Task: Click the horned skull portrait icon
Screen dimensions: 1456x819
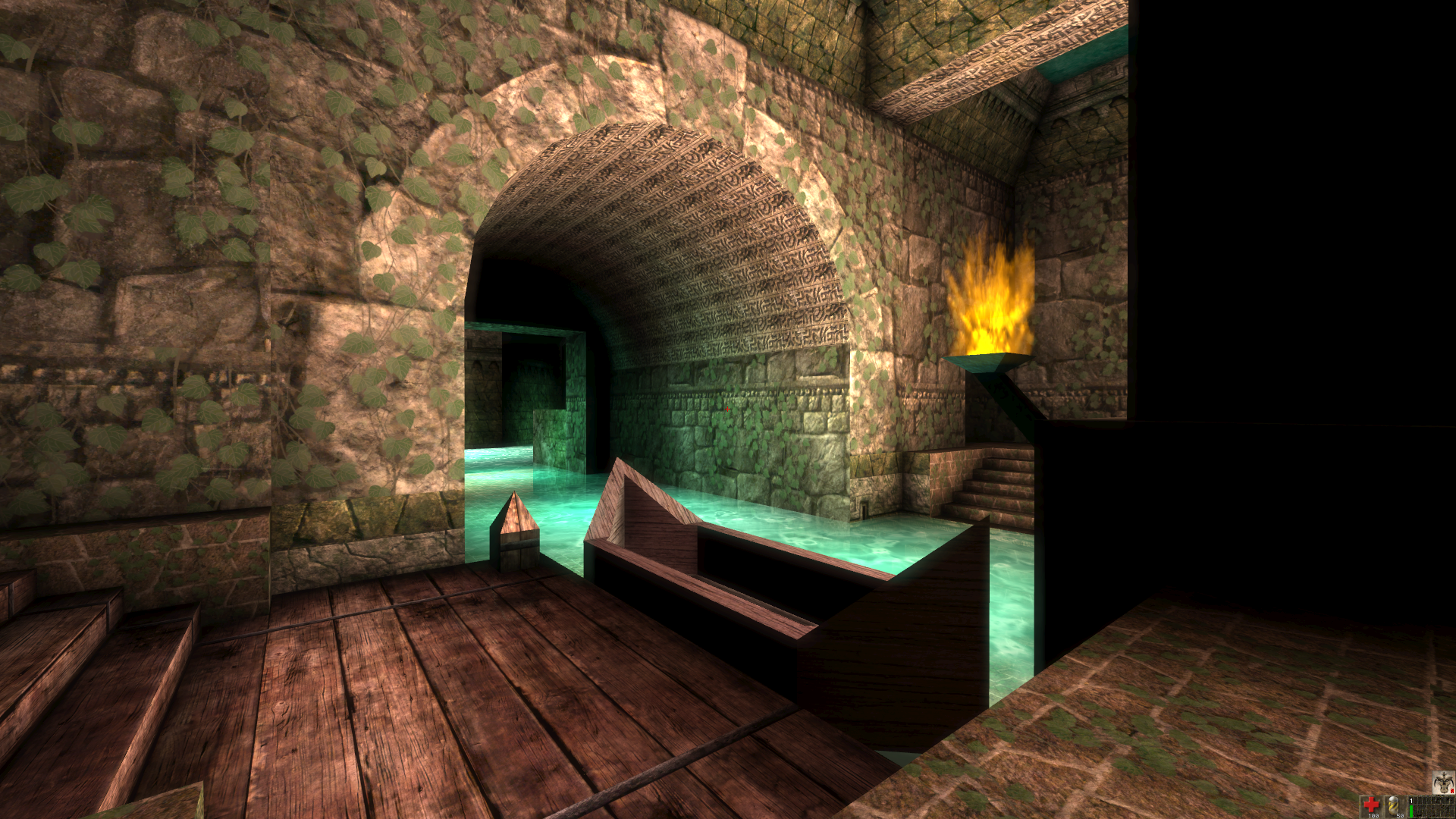Action: 1443,782
